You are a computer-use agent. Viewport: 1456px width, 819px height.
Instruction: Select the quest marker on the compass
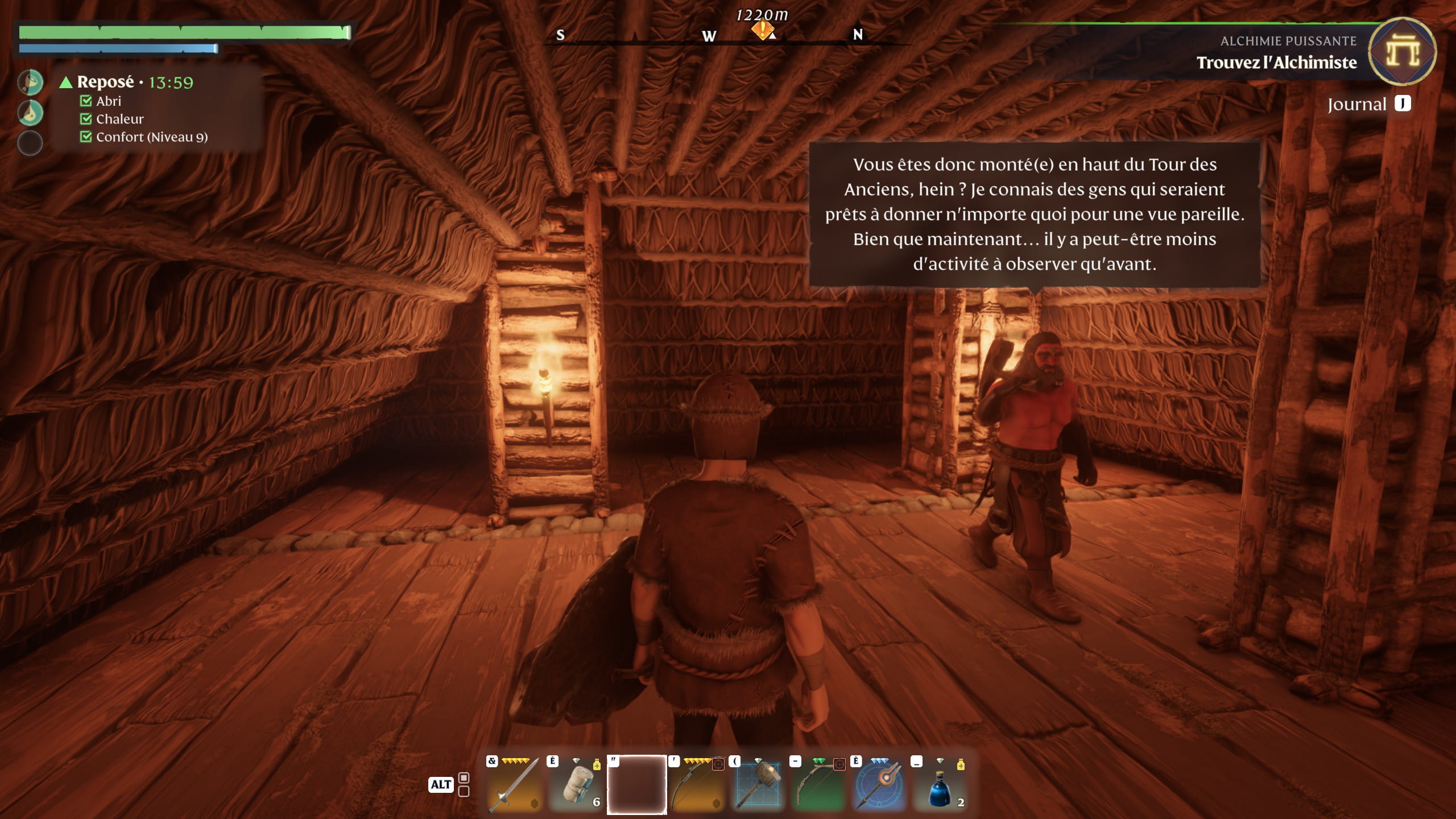[762, 29]
